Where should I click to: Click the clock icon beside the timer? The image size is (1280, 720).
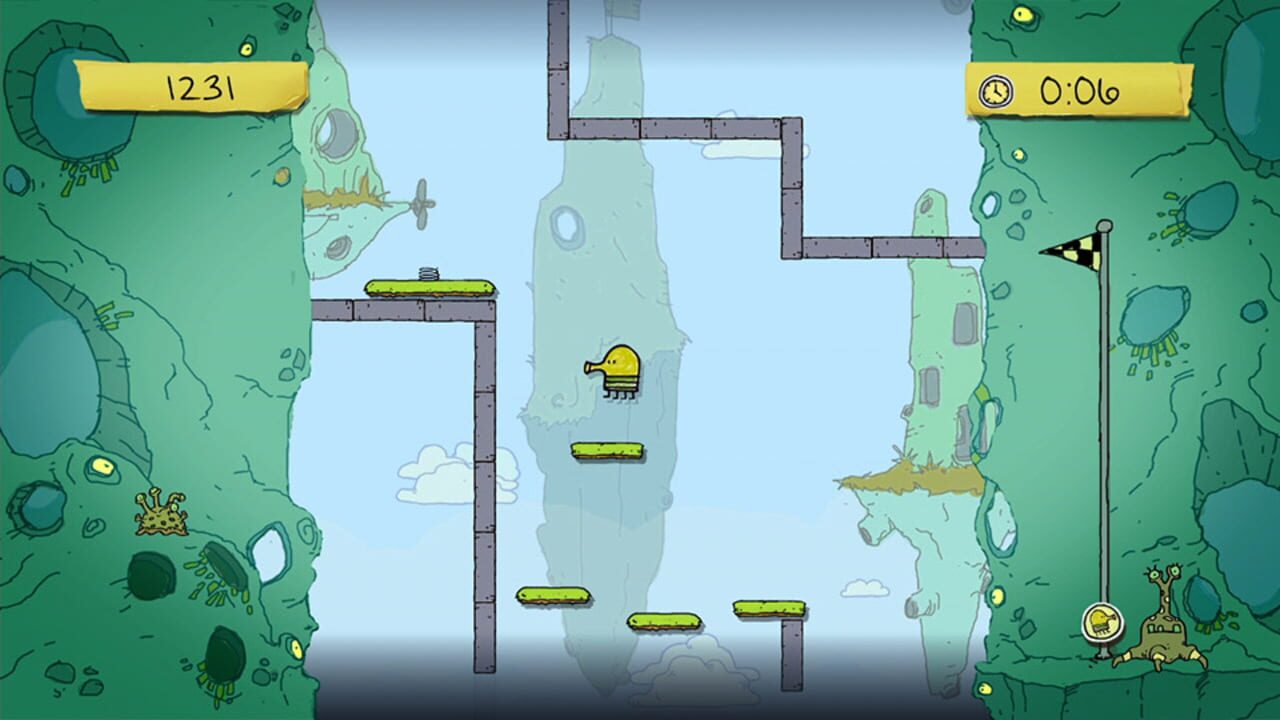(x=994, y=90)
